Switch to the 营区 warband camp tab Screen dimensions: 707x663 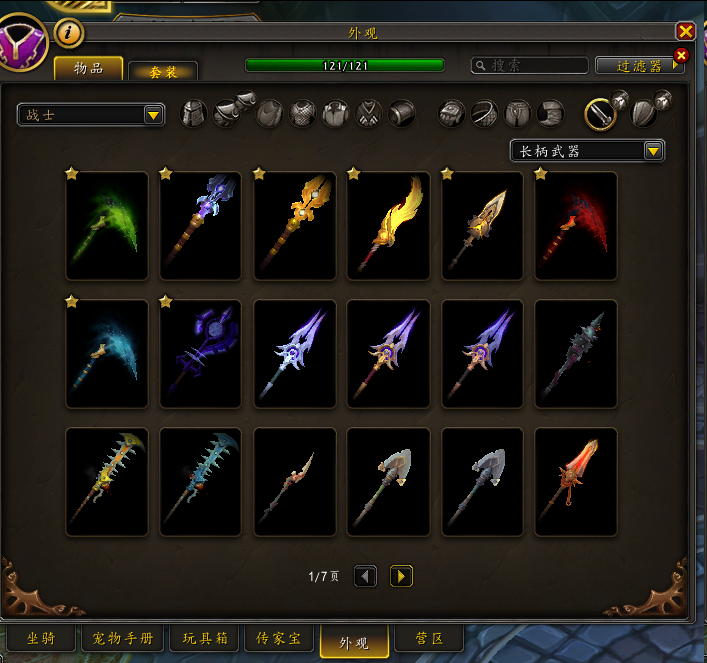[430, 639]
